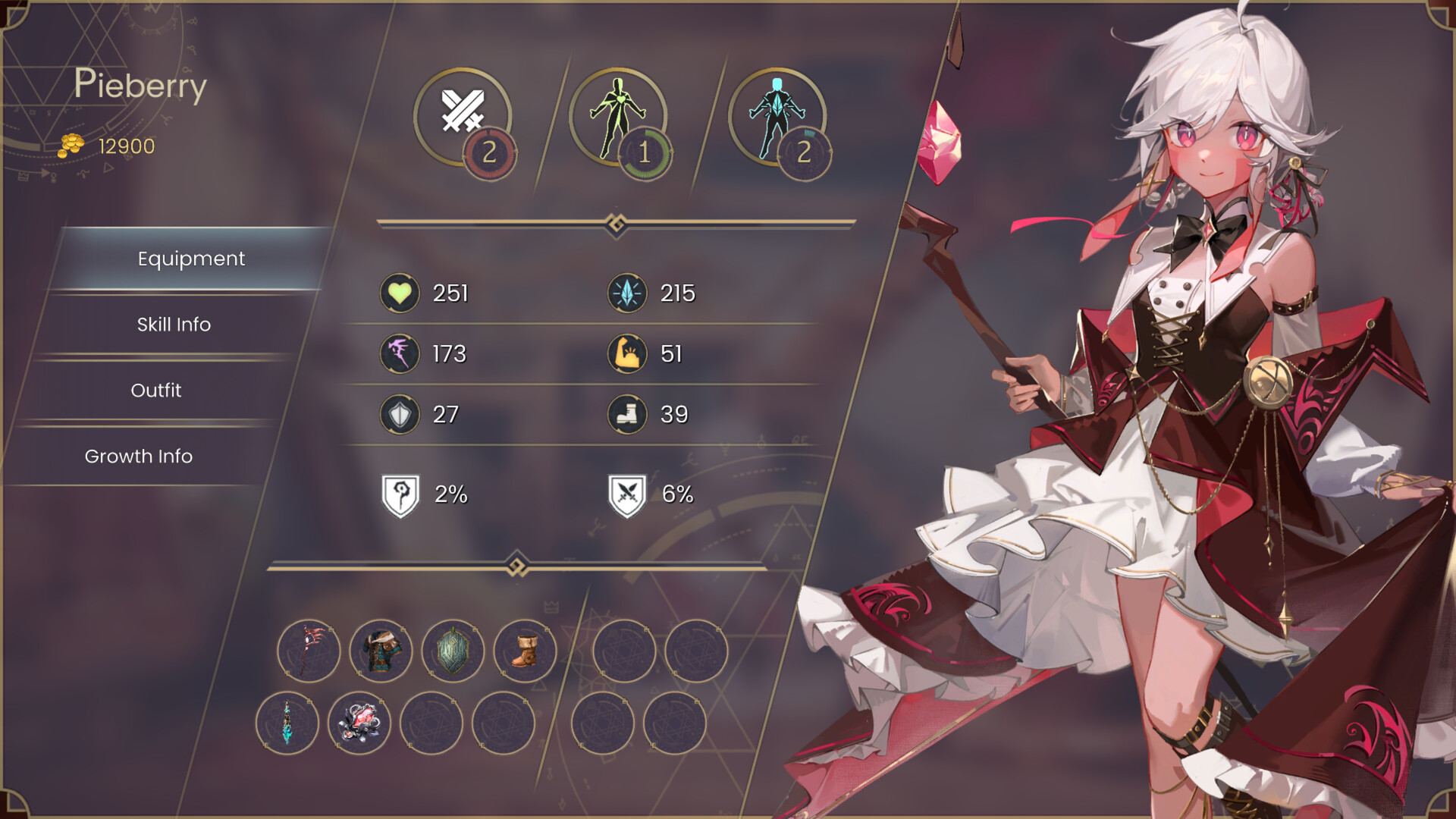1456x819 pixels.
Task: Click the Equipment tab
Action: pos(190,259)
